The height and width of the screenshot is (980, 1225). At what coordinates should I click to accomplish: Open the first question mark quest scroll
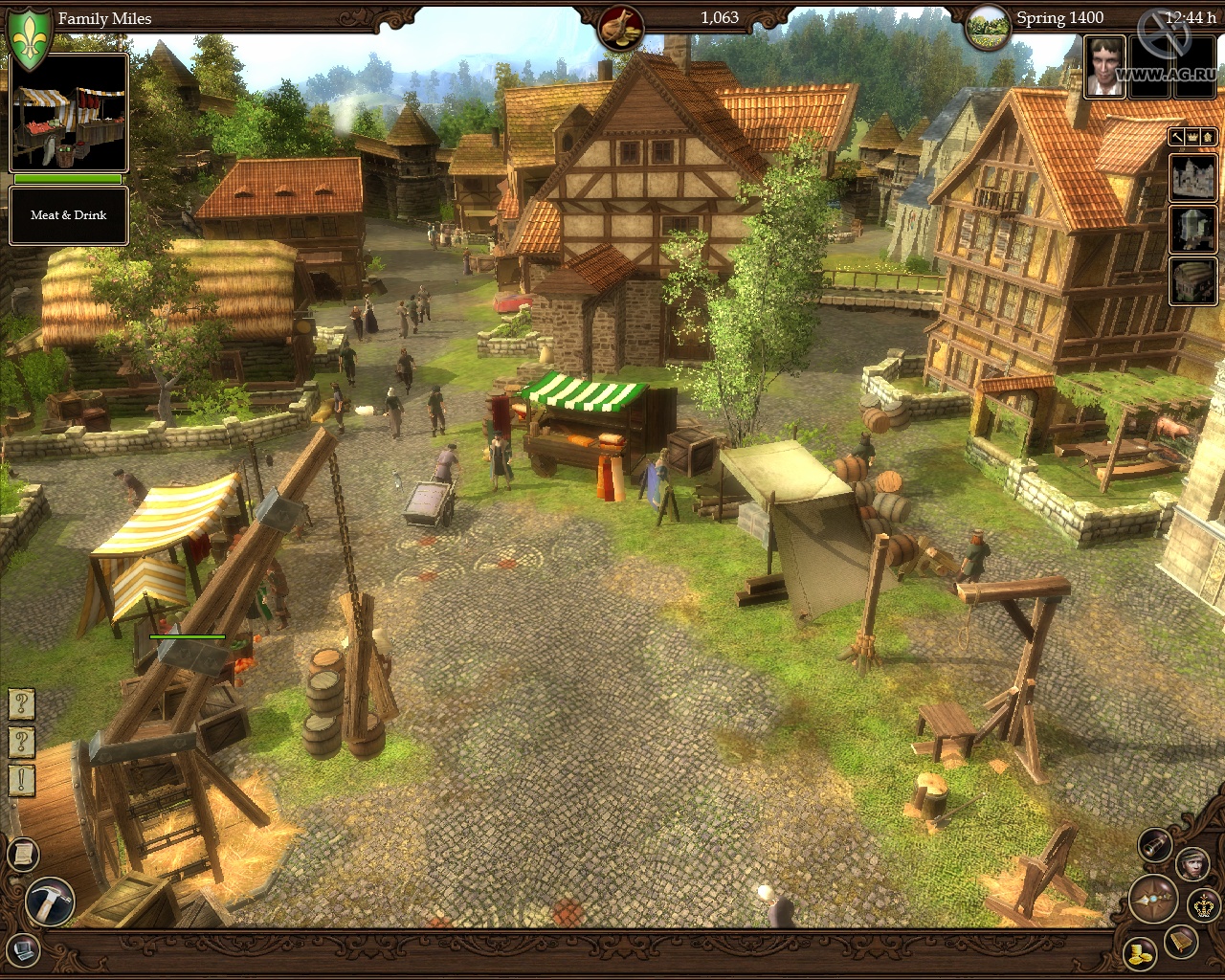pyautogui.click(x=20, y=704)
